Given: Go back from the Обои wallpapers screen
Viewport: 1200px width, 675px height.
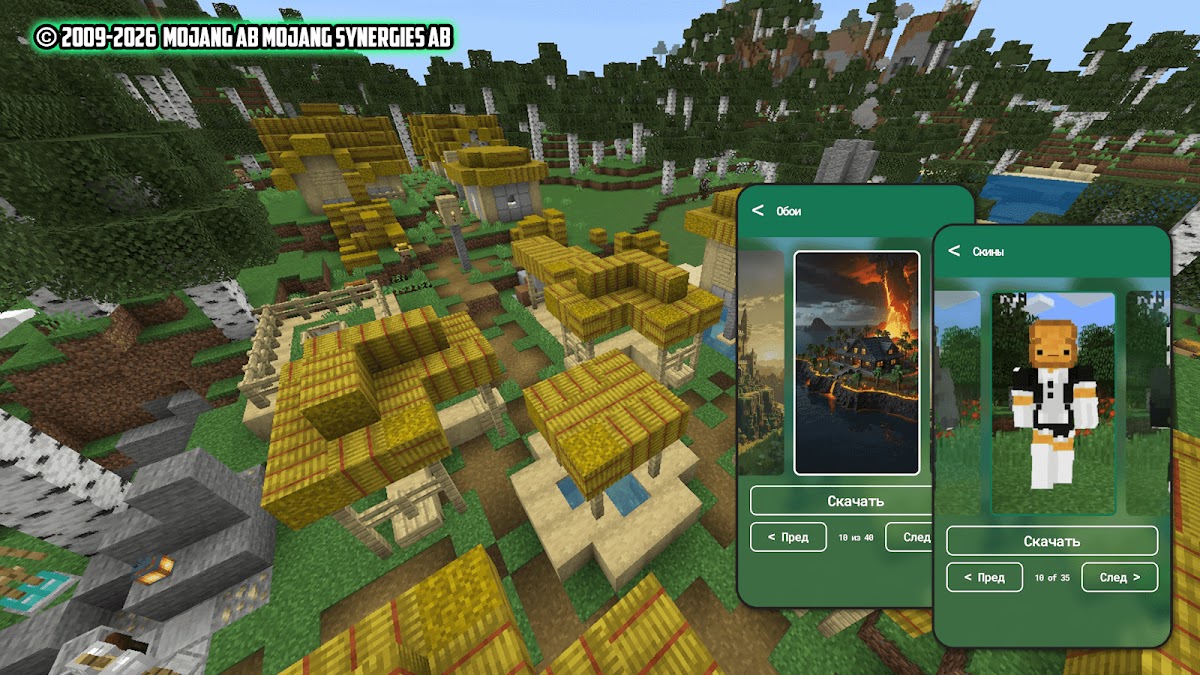Looking at the screenshot, I should pos(758,210).
